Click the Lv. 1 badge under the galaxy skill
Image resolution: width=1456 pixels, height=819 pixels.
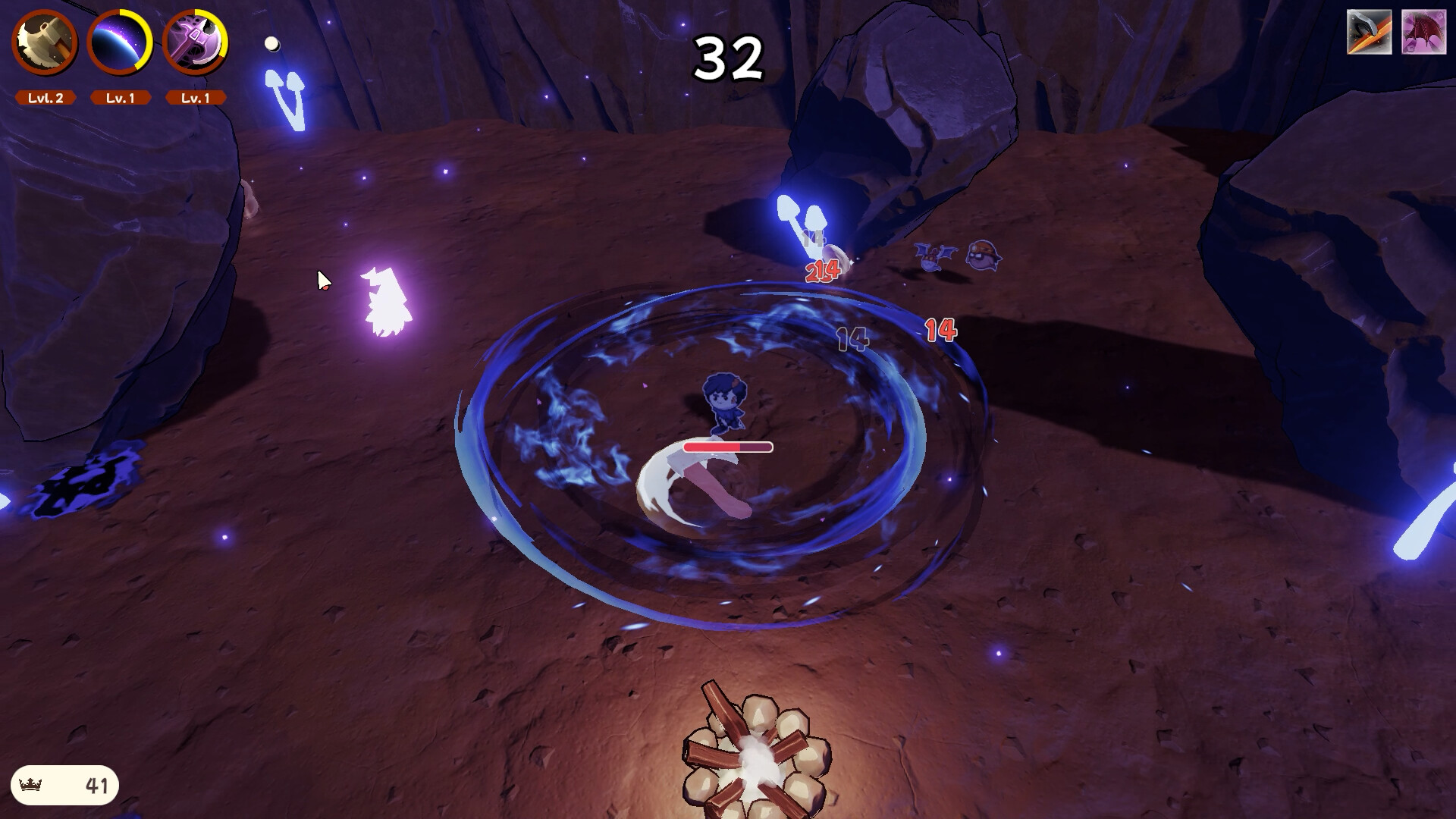120,97
